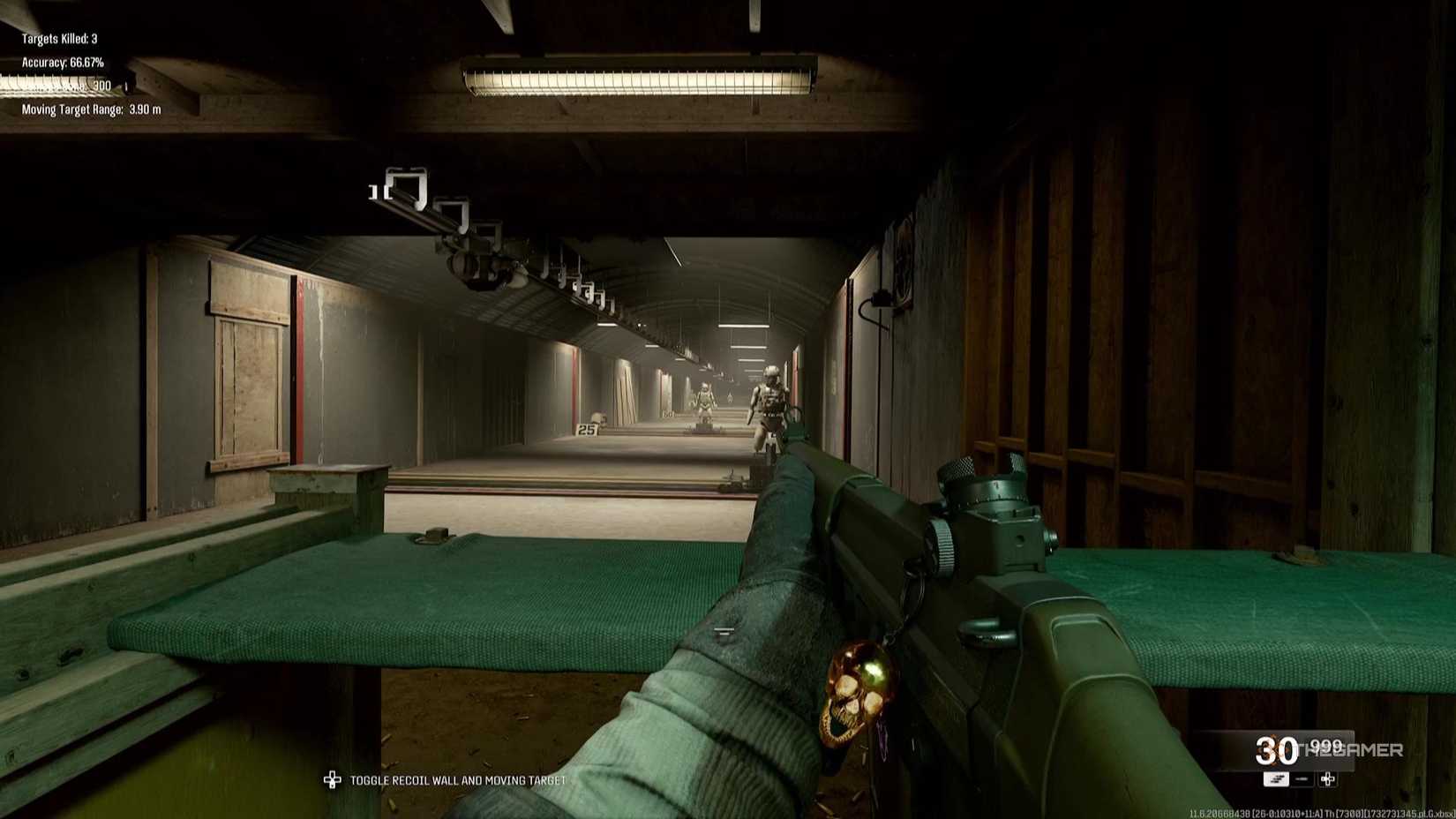1456x819 pixels.
Task: Click the crosshair d-pad icon under ammo count
Action: pos(1327,779)
